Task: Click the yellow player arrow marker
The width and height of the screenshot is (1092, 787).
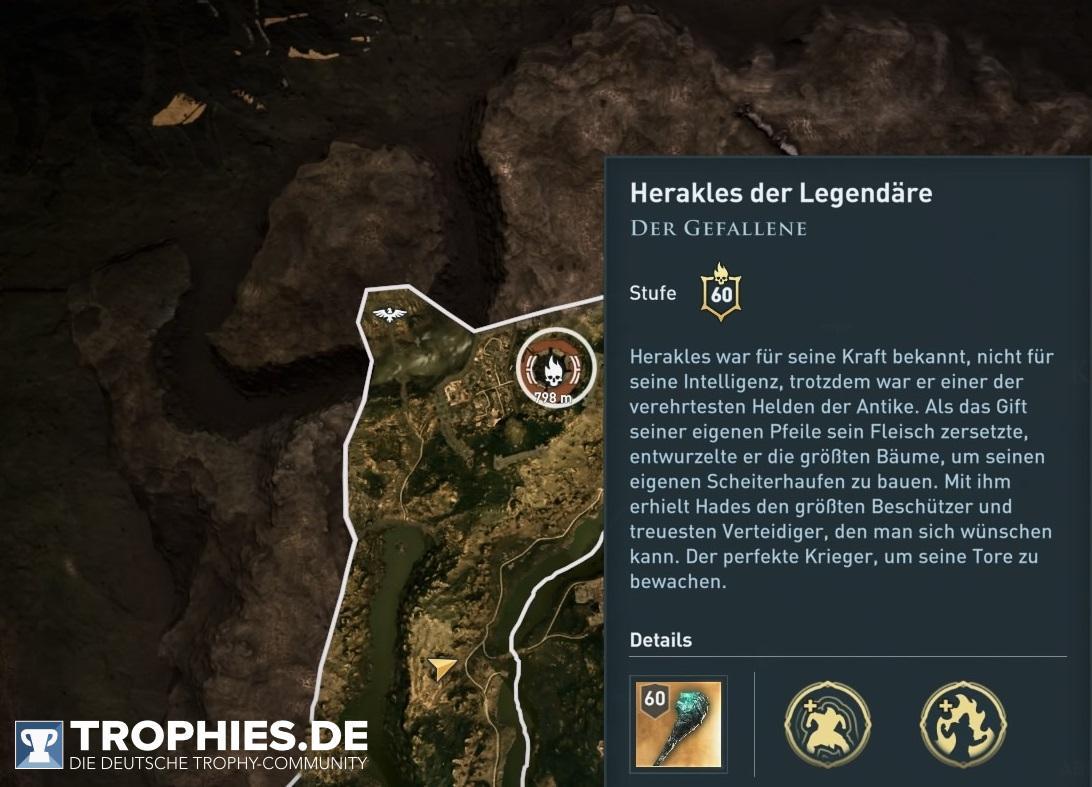Action: coord(441,668)
